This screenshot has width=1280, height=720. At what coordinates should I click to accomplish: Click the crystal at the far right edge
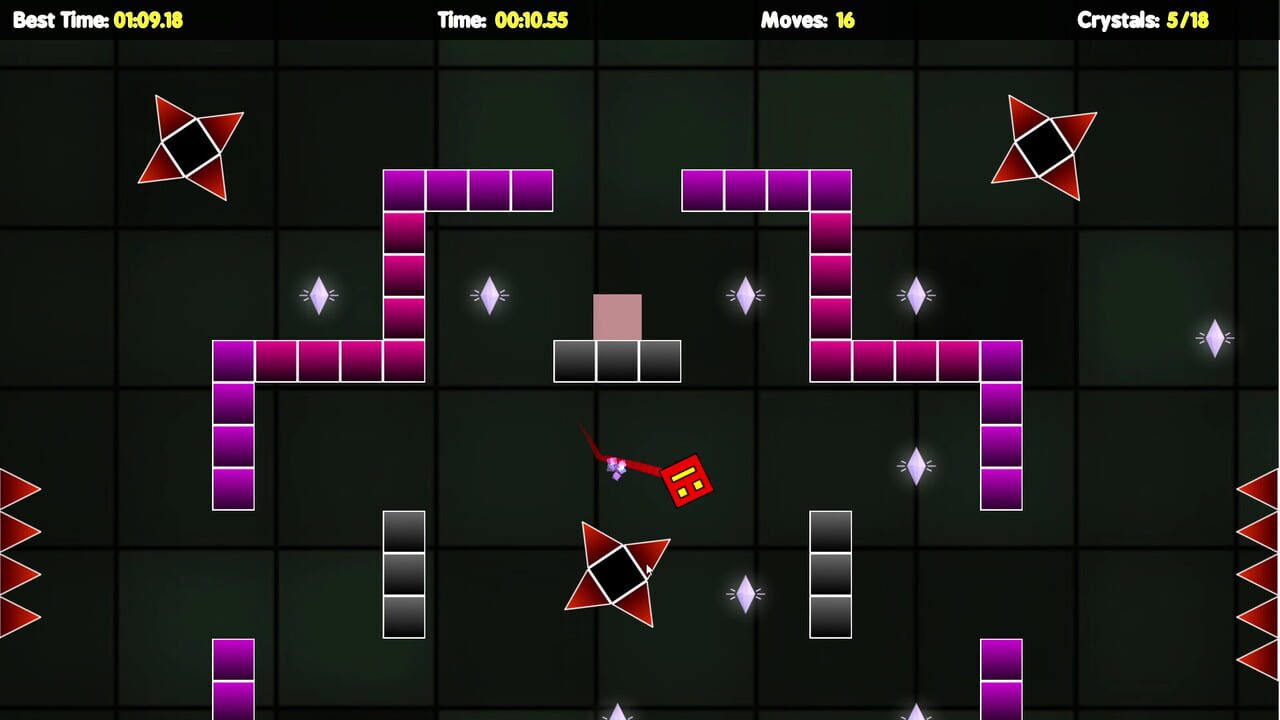[1213, 337]
